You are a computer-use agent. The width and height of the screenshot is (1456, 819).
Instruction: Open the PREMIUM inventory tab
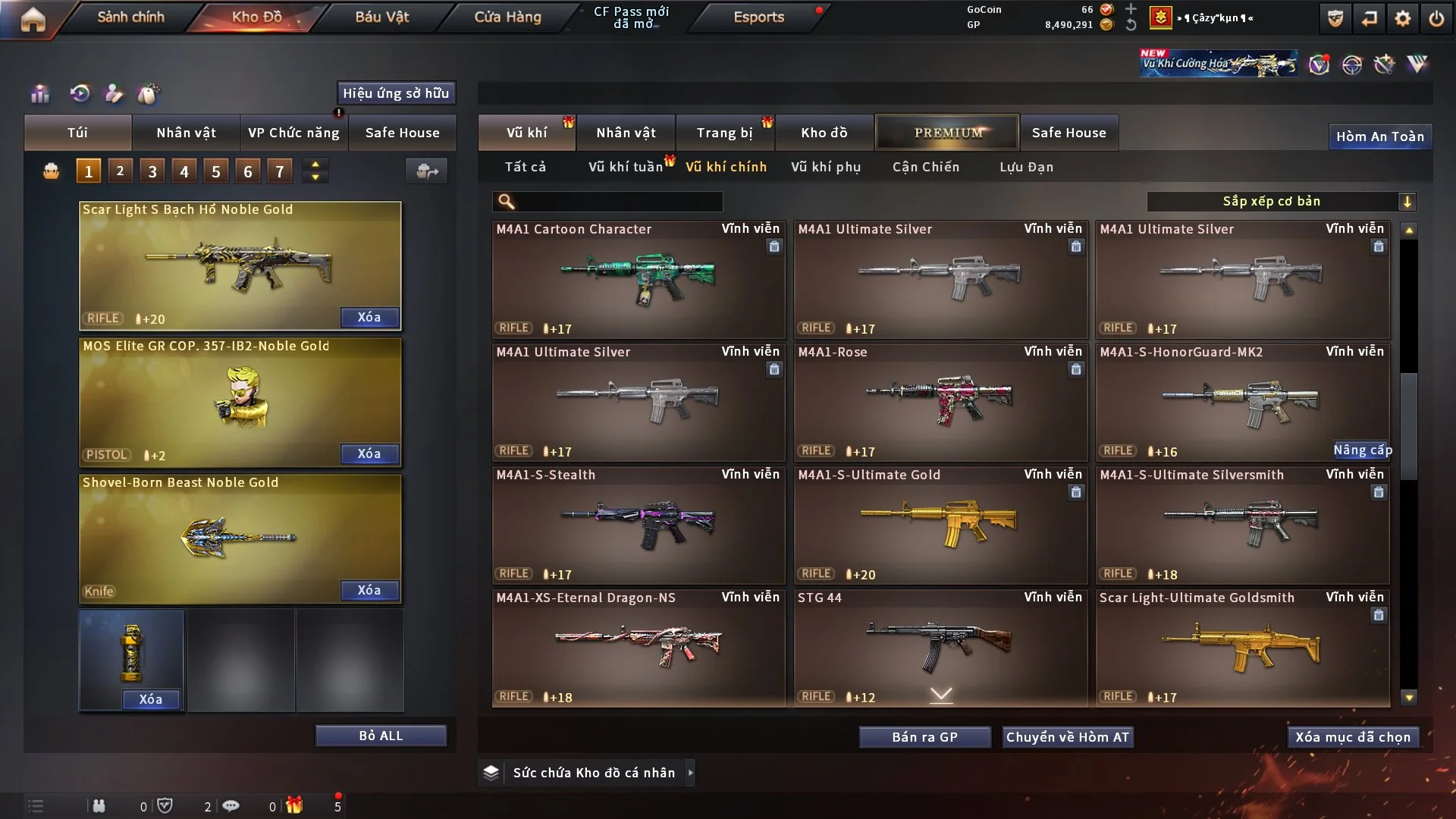click(x=947, y=133)
